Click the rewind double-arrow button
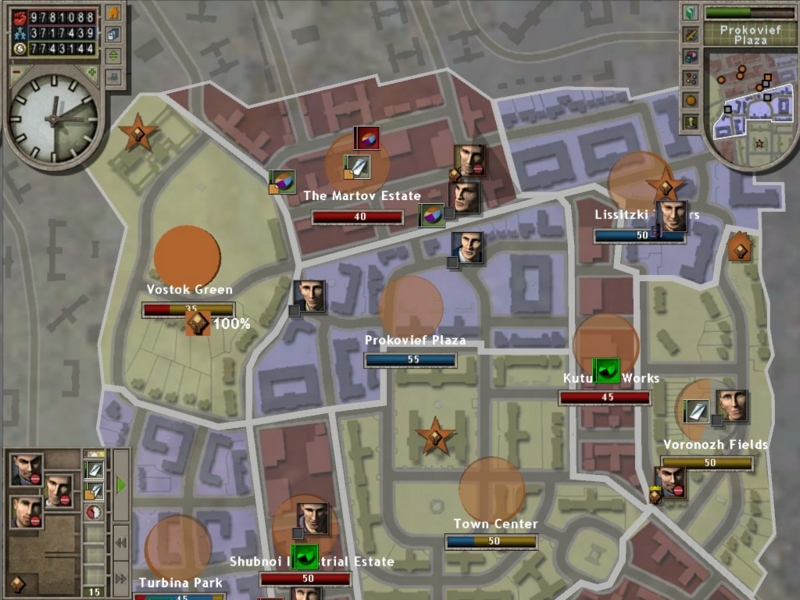 121,543
